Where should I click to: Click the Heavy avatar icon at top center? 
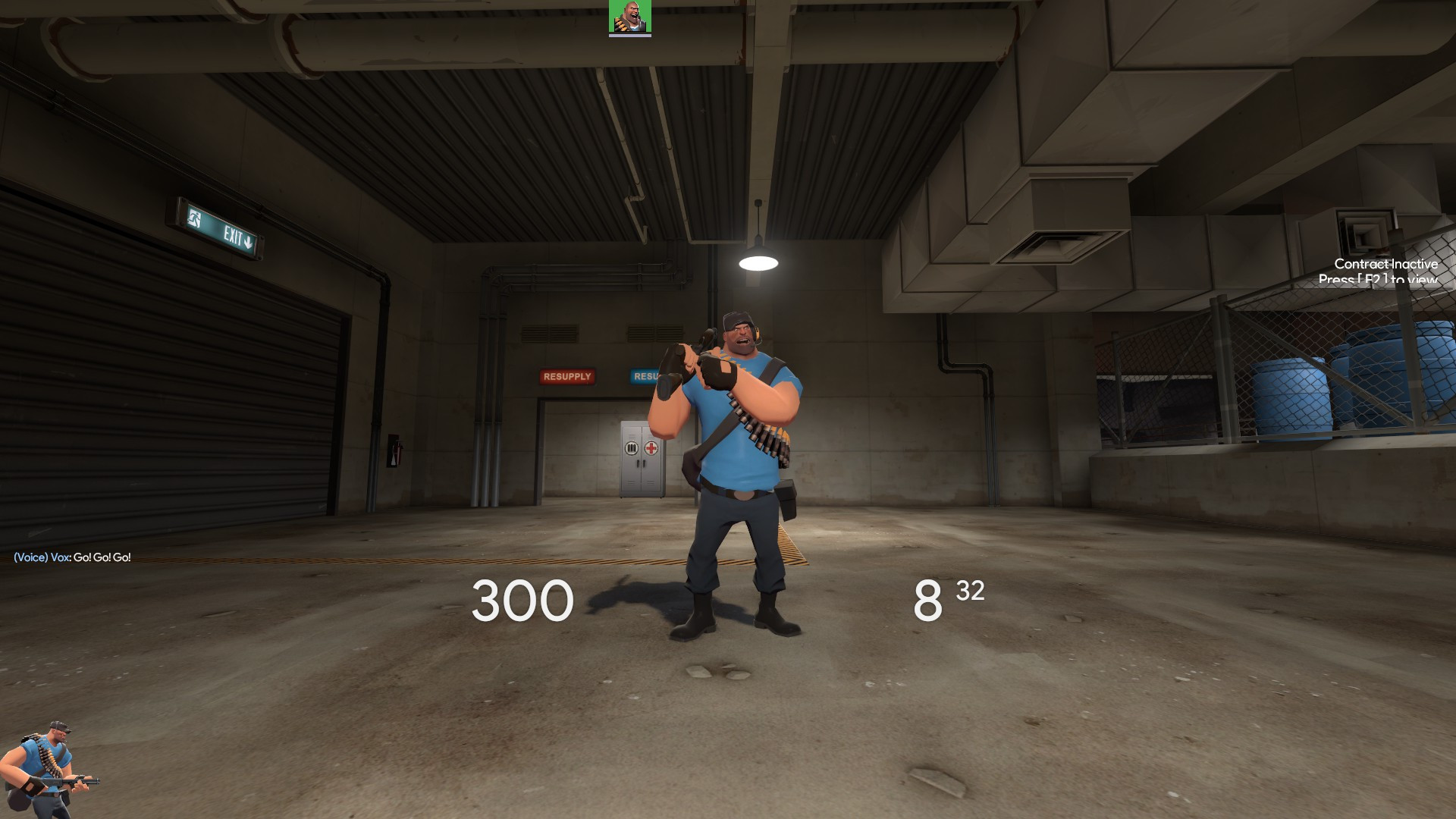[x=629, y=17]
